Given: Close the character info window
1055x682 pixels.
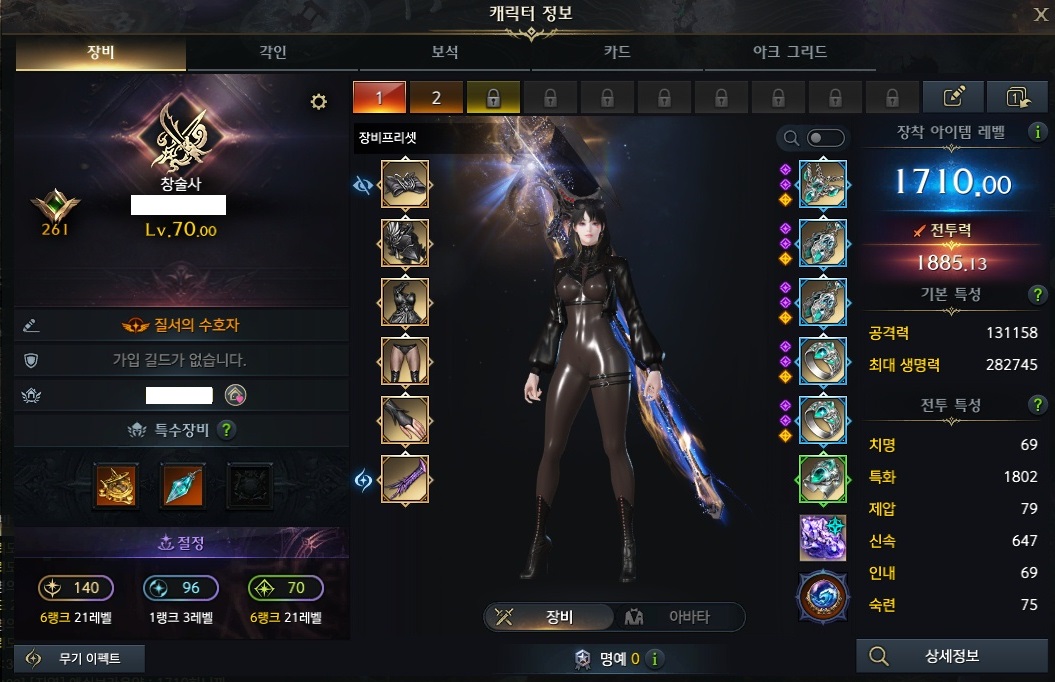Looking at the screenshot, I should point(1040,13).
